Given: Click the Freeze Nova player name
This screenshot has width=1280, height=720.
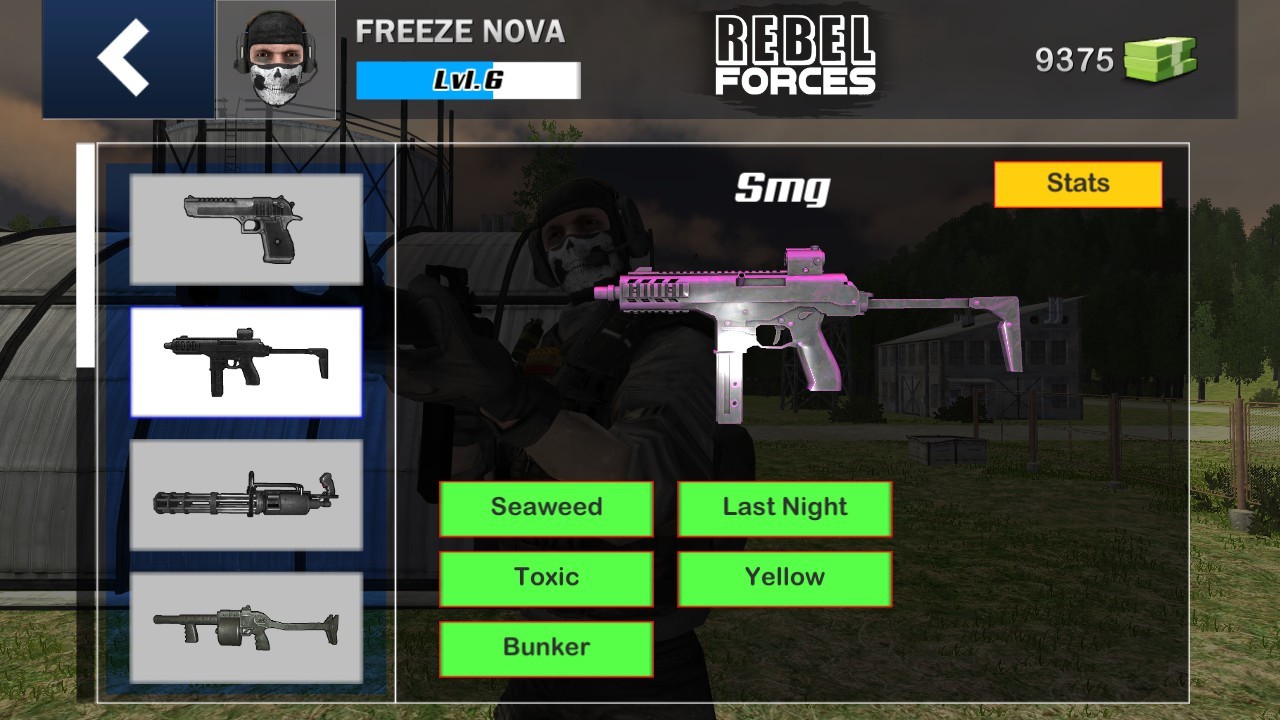Looking at the screenshot, I should [458, 32].
